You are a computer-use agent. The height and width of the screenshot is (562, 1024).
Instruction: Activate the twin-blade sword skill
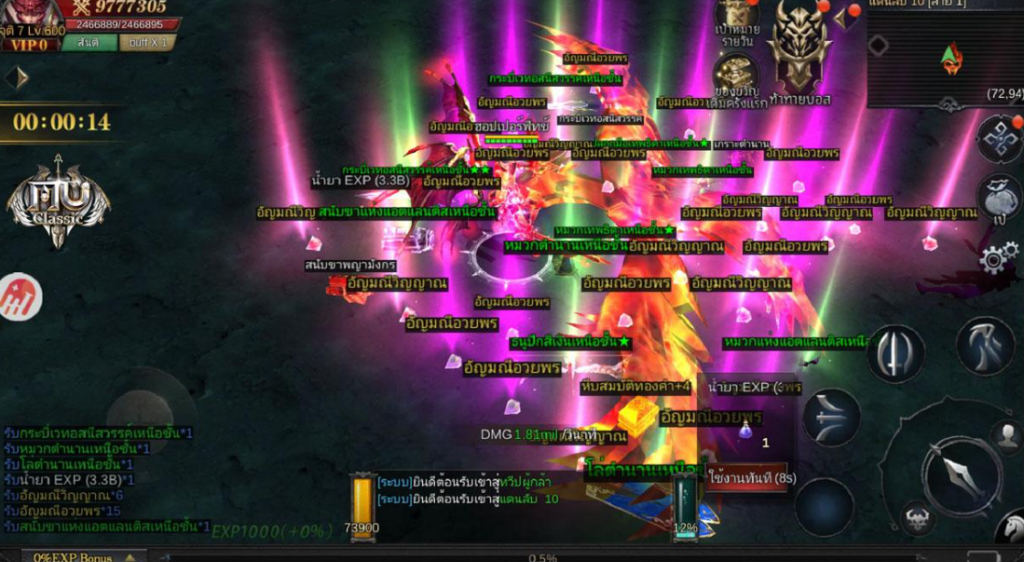[894, 353]
